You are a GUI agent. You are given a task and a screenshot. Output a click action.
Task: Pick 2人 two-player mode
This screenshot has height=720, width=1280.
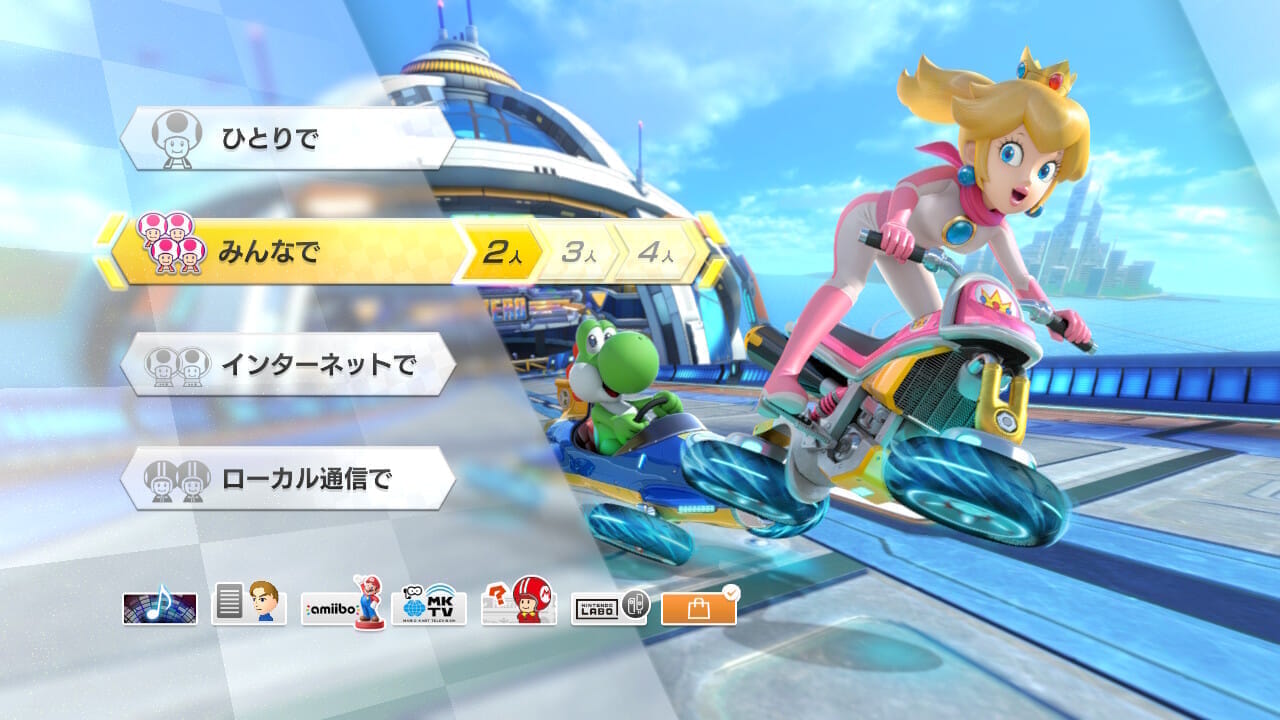[497, 252]
